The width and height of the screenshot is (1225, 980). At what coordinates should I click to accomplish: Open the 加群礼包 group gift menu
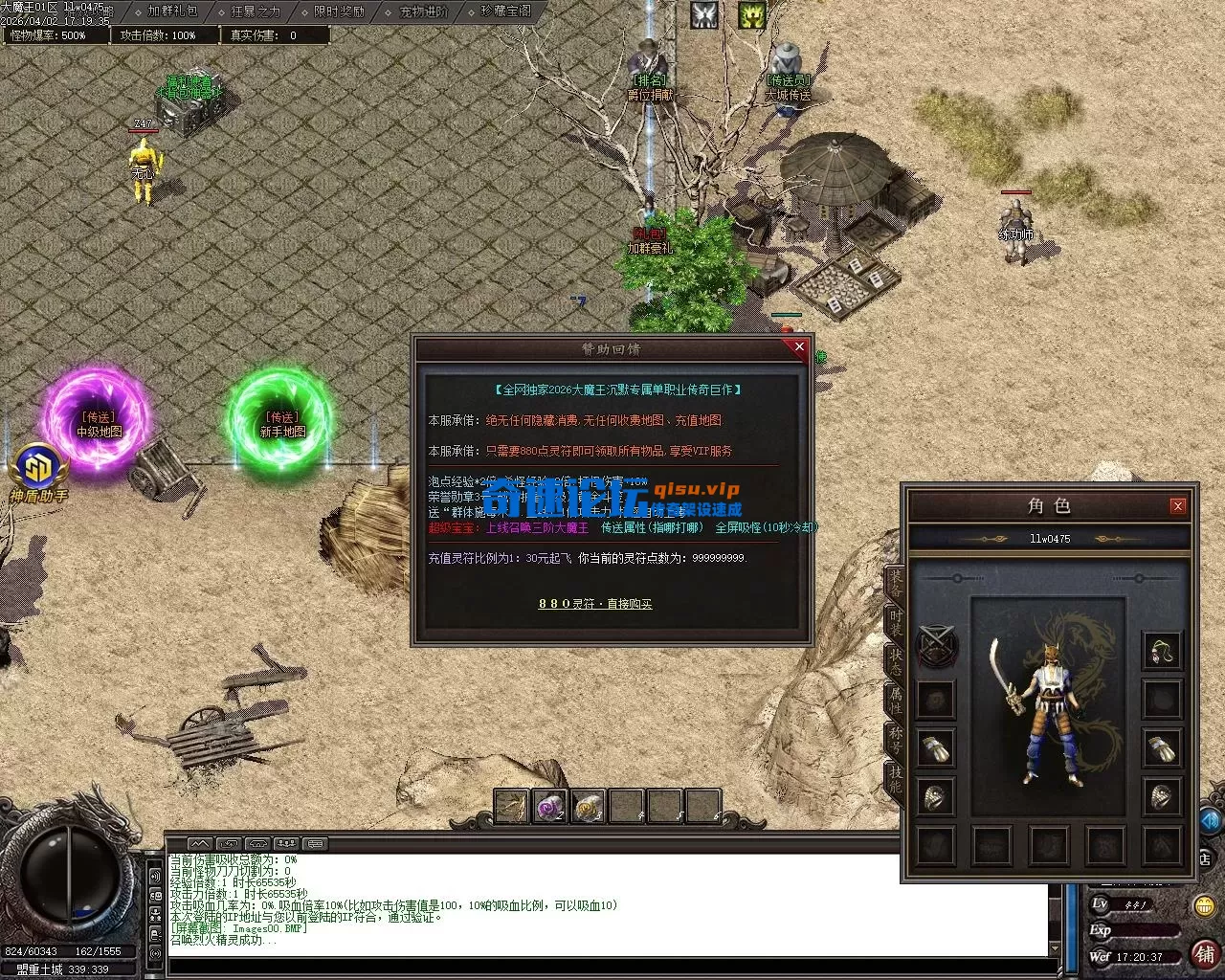tap(172, 11)
